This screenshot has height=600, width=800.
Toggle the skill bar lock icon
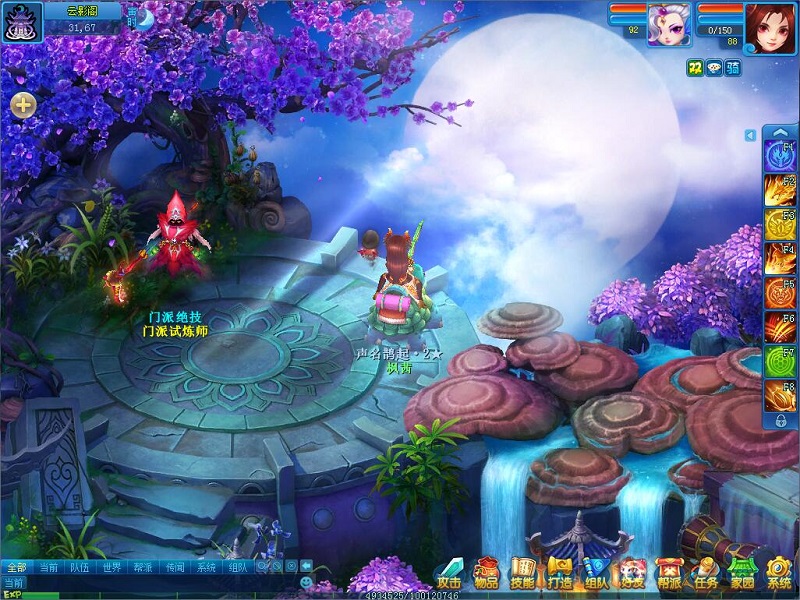tap(780, 422)
